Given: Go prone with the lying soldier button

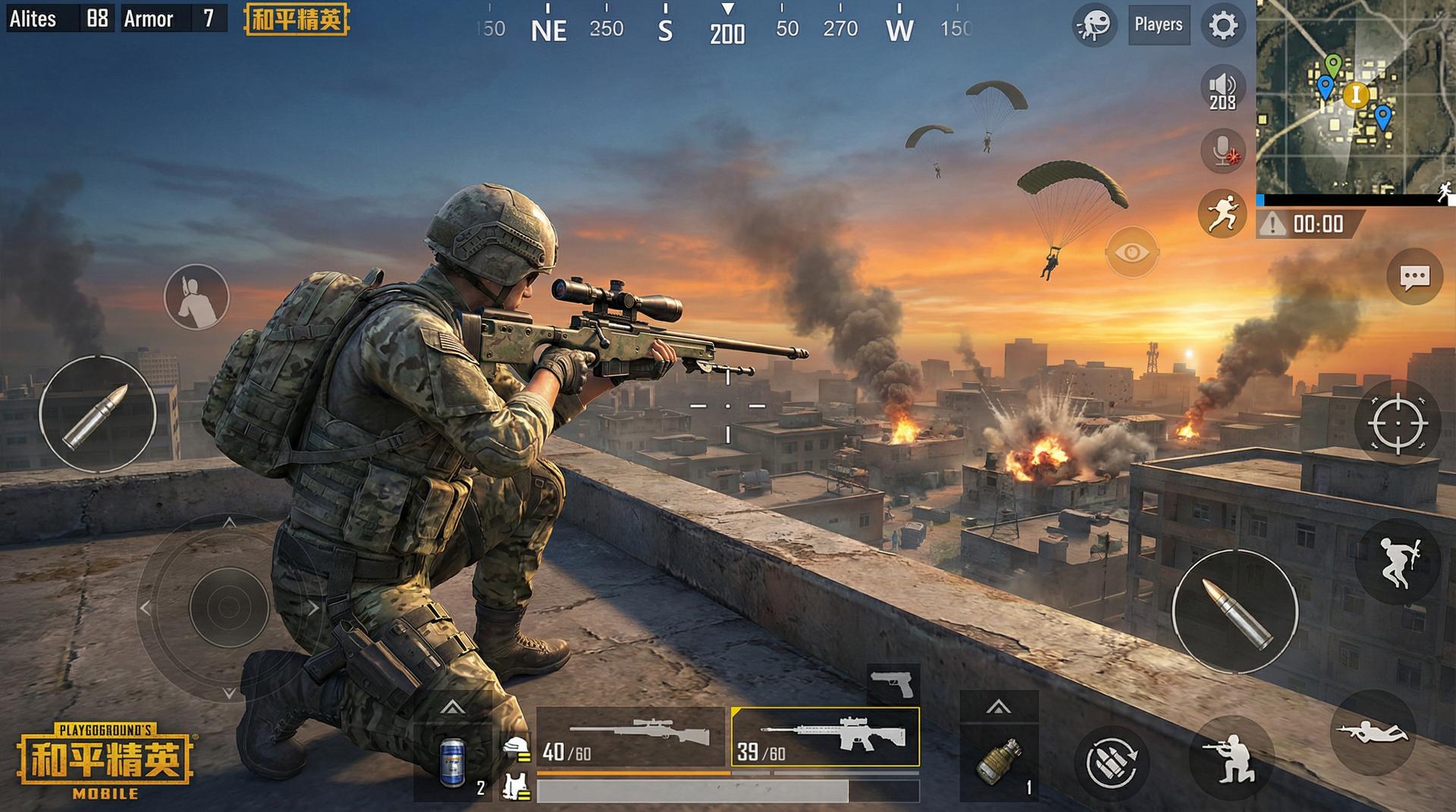Looking at the screenshot, I should (1373, 732).
